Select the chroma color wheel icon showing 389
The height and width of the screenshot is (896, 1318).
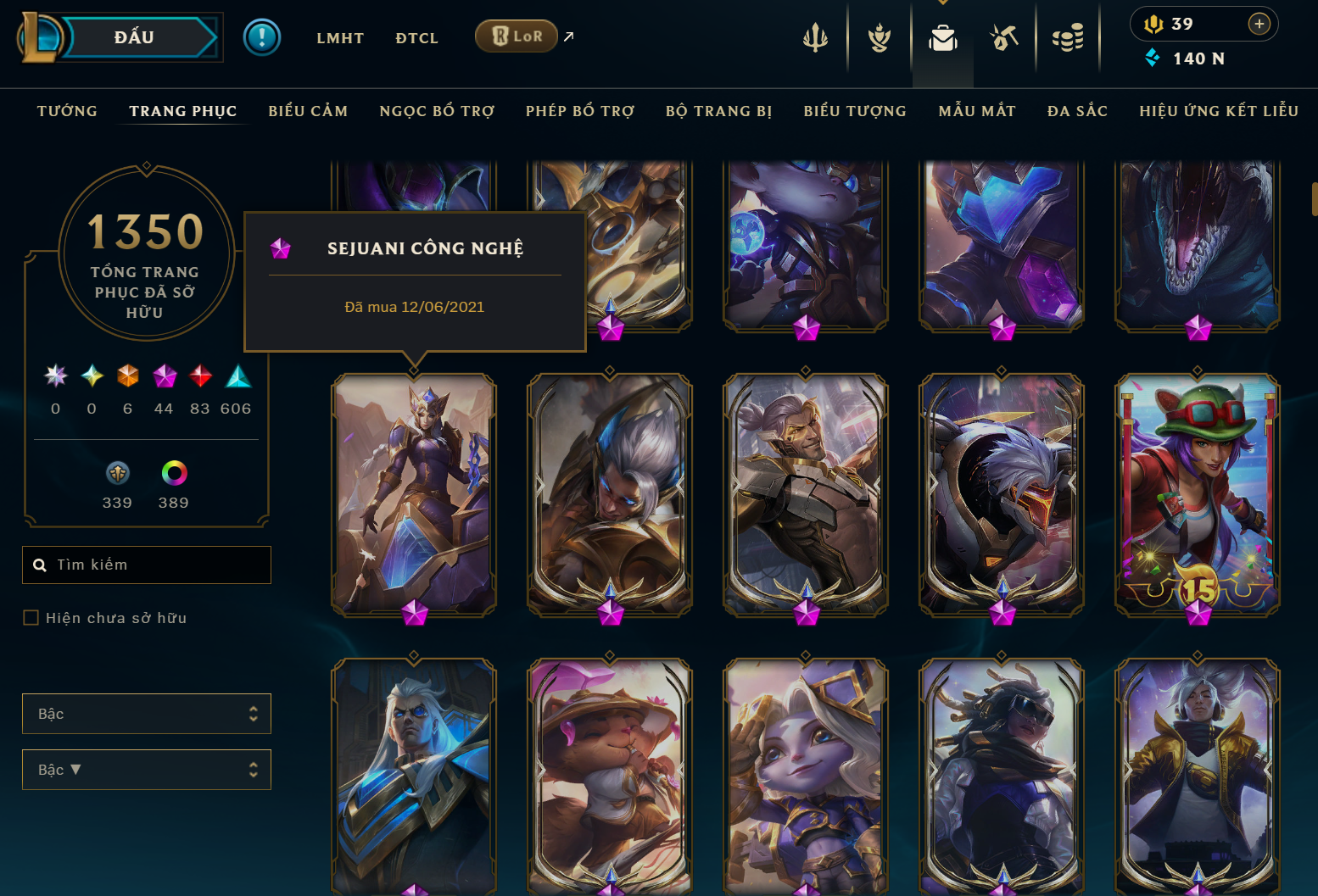pyautogui.click(x=172, y=475)
